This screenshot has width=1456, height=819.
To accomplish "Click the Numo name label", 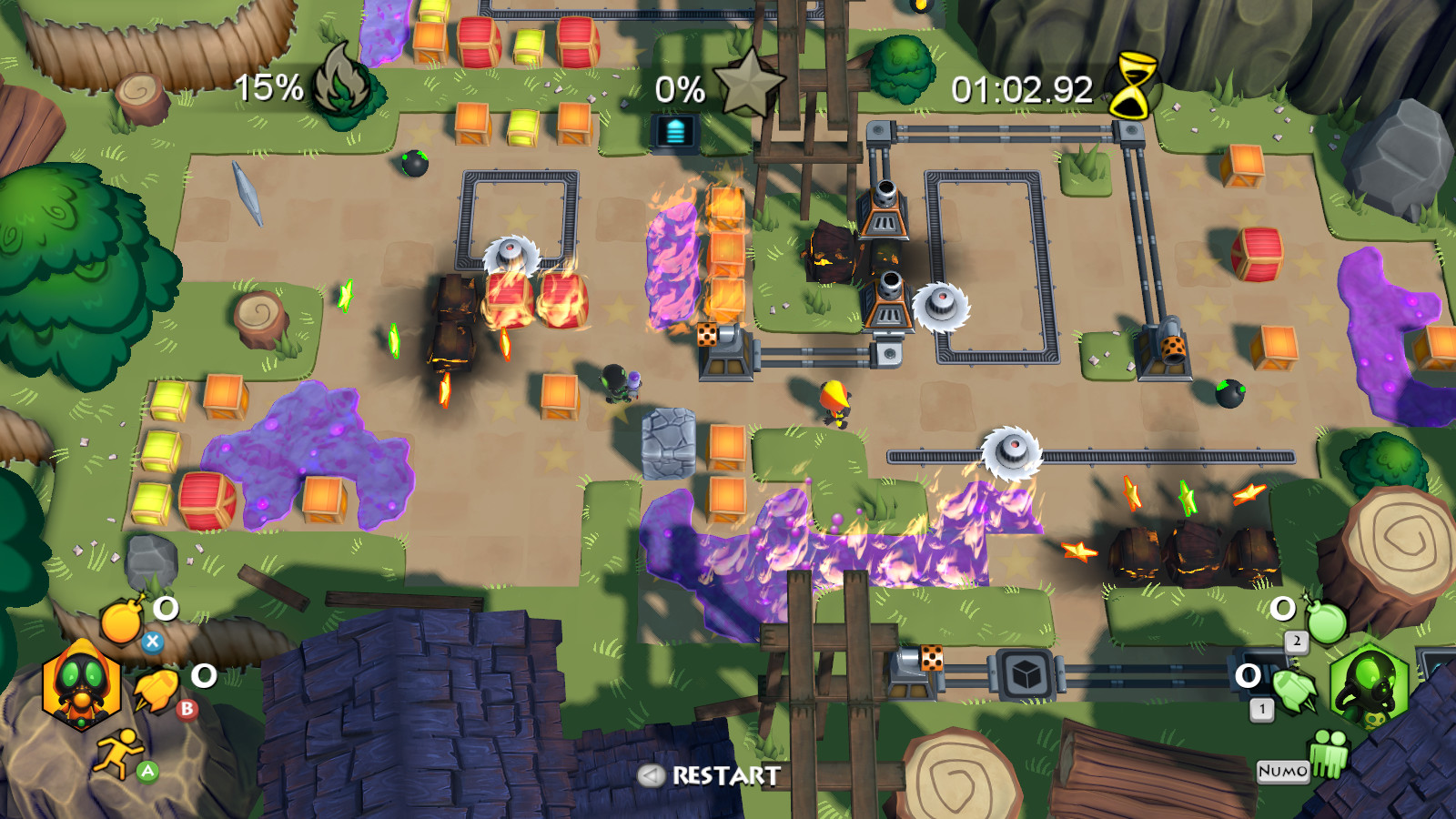I will pos(1282,773).
